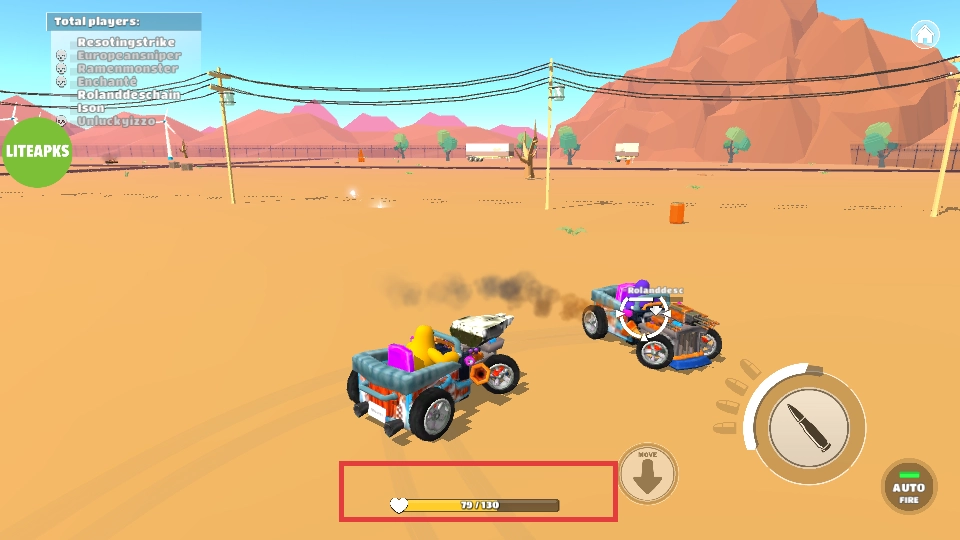Toggle the Auto Fire button
Screen dimensions: 960x540
coord(908,487)
